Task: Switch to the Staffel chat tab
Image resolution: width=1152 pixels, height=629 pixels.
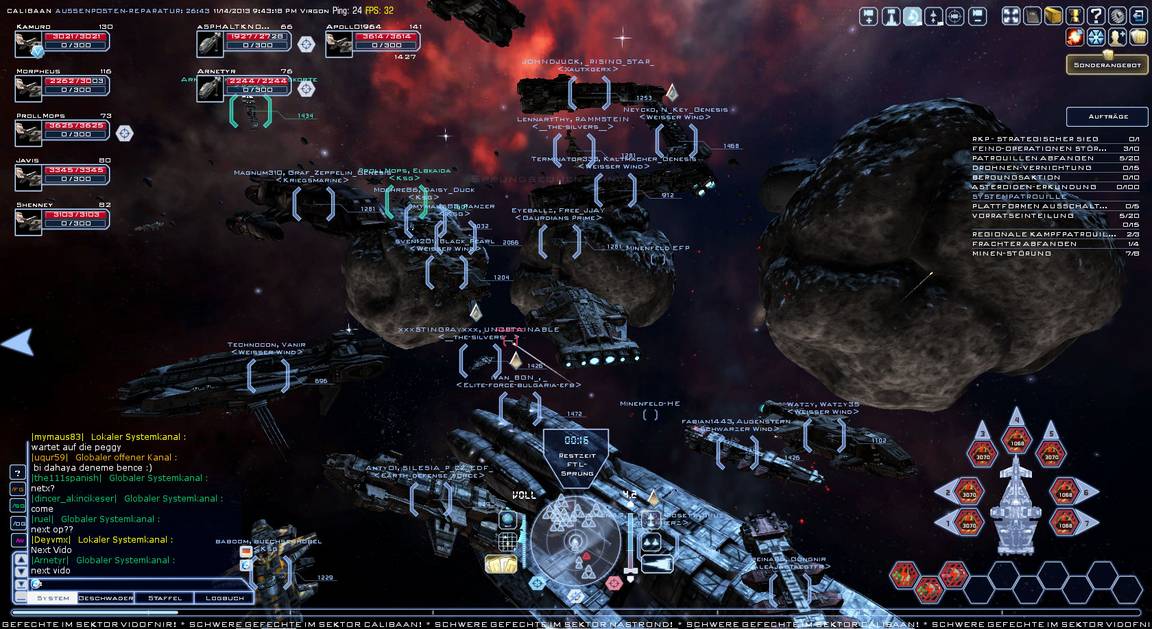Action: 165,598
